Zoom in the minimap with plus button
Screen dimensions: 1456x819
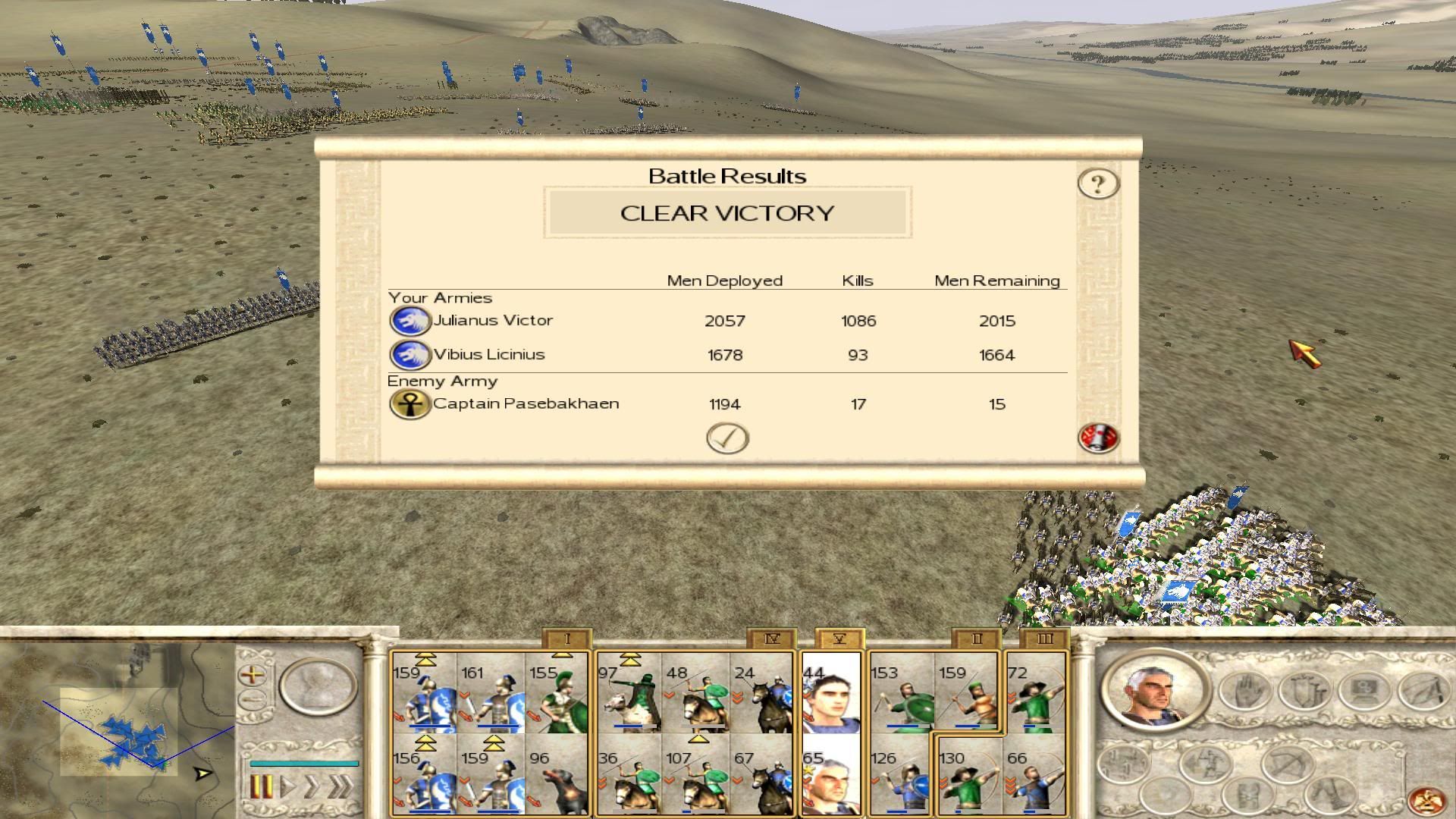click(x=253, y=673)
